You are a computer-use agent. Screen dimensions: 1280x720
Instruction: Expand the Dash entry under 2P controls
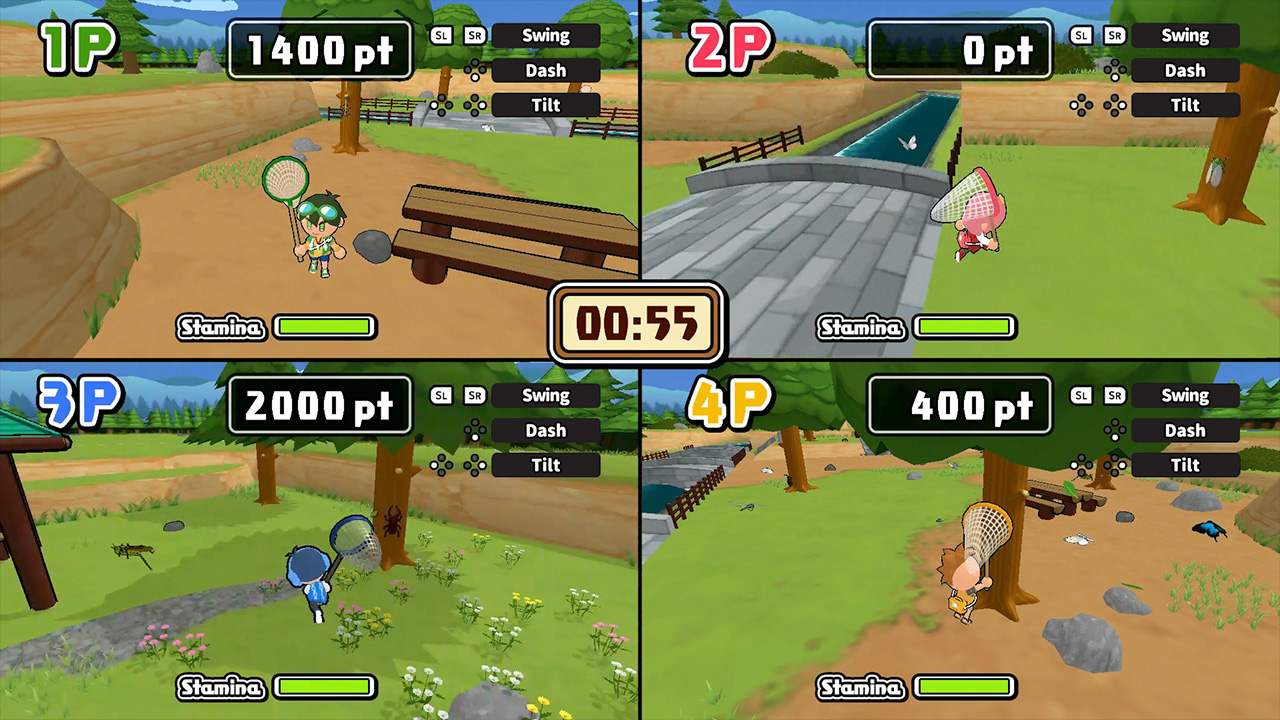(1185, 70)
